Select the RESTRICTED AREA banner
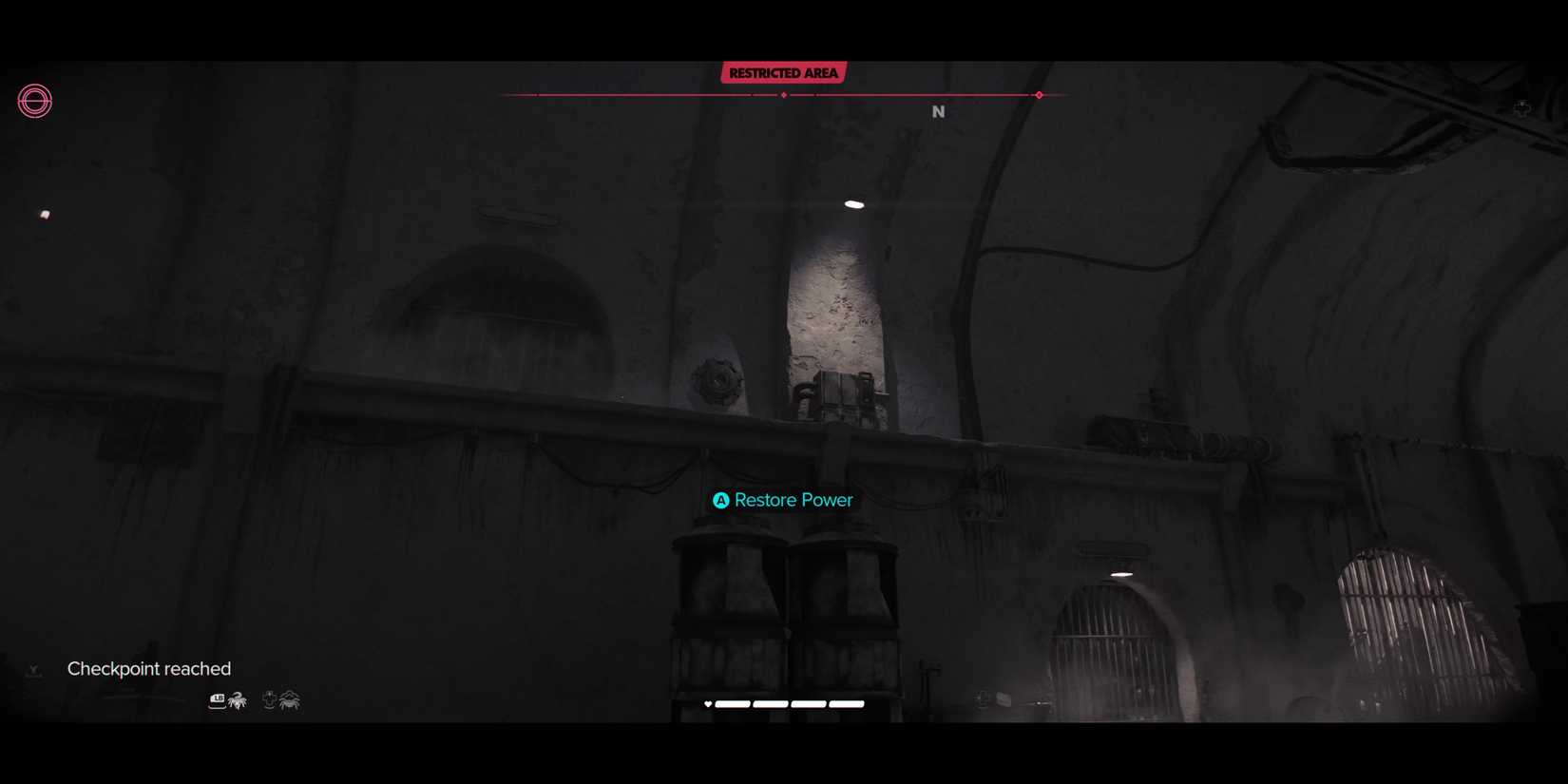The image size is (1568, 784). point(783,72)
